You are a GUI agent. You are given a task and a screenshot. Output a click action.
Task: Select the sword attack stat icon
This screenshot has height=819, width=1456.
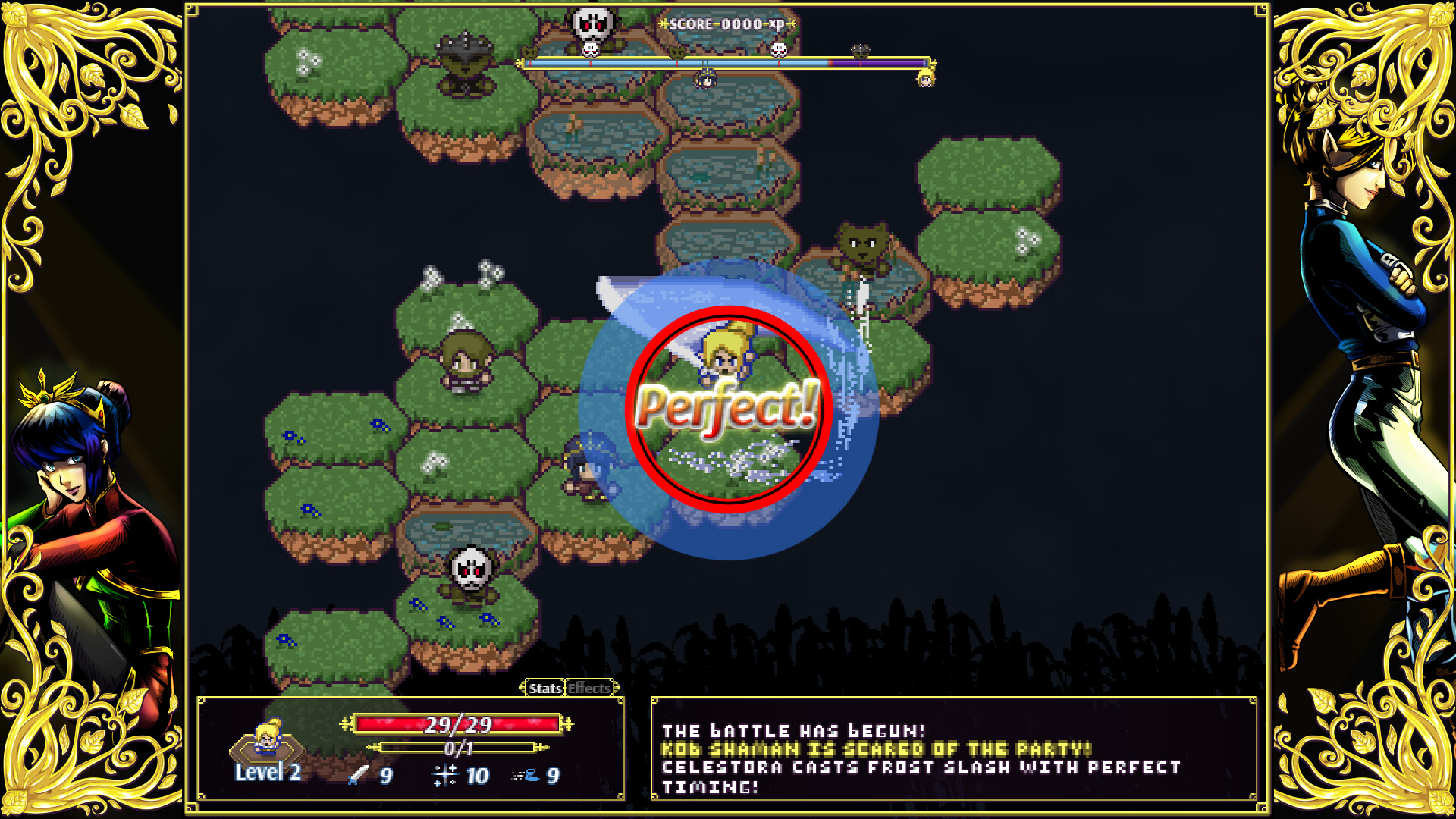pyautogui.click(x=356, y=776)
